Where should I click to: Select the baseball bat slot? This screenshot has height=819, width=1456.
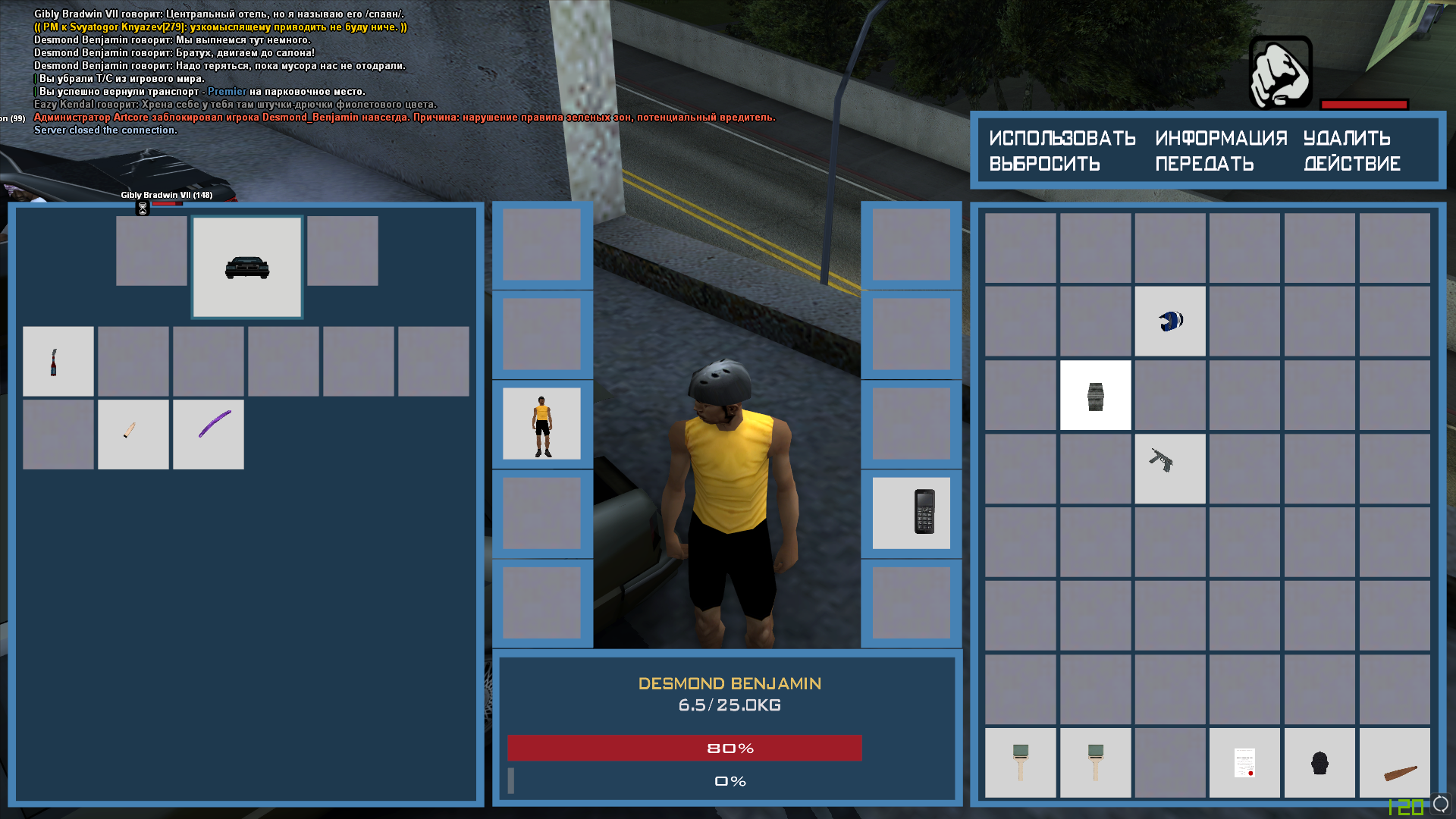pos(1394,762)
